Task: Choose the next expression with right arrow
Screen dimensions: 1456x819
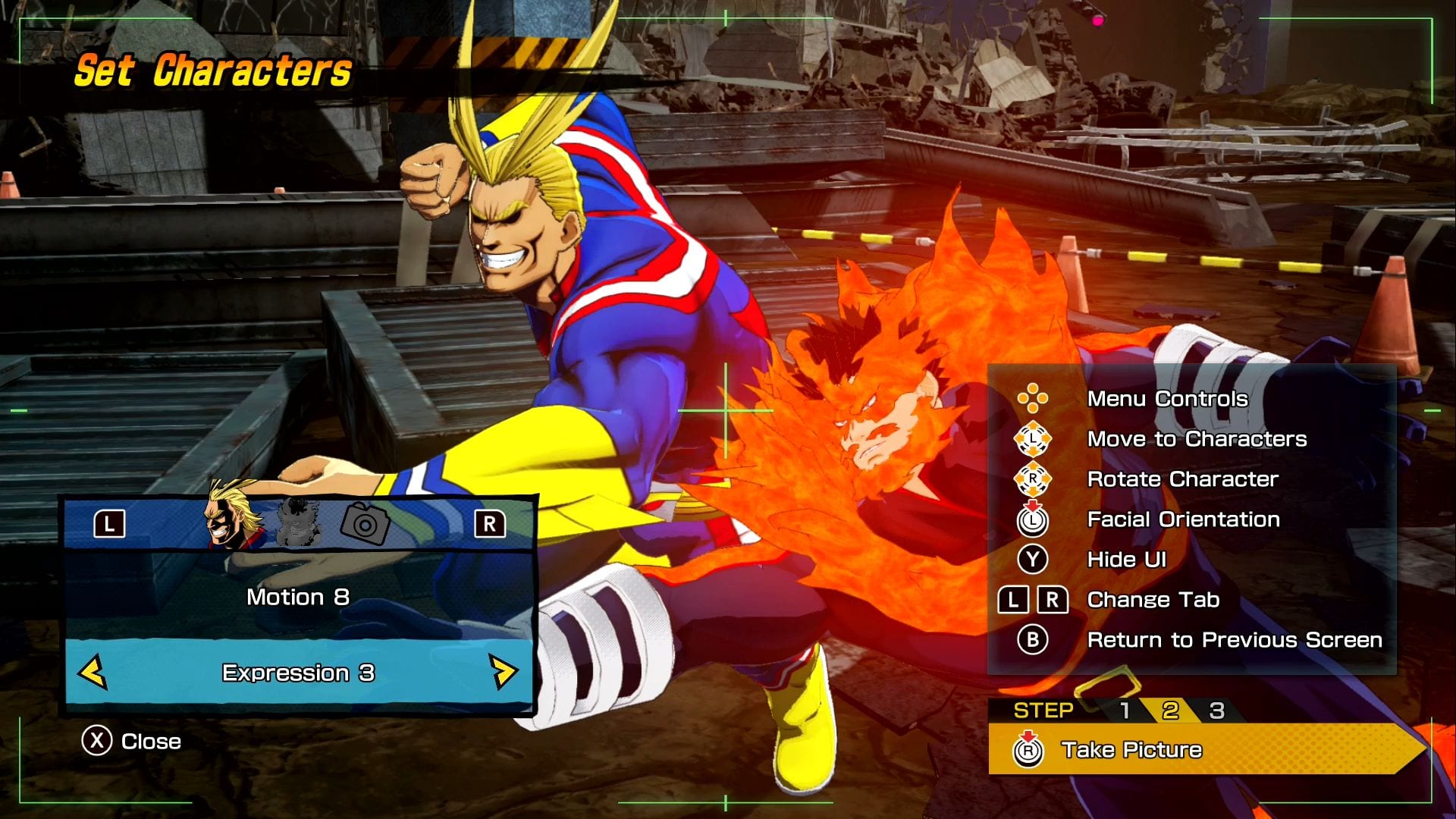Action: pos(503,672)
